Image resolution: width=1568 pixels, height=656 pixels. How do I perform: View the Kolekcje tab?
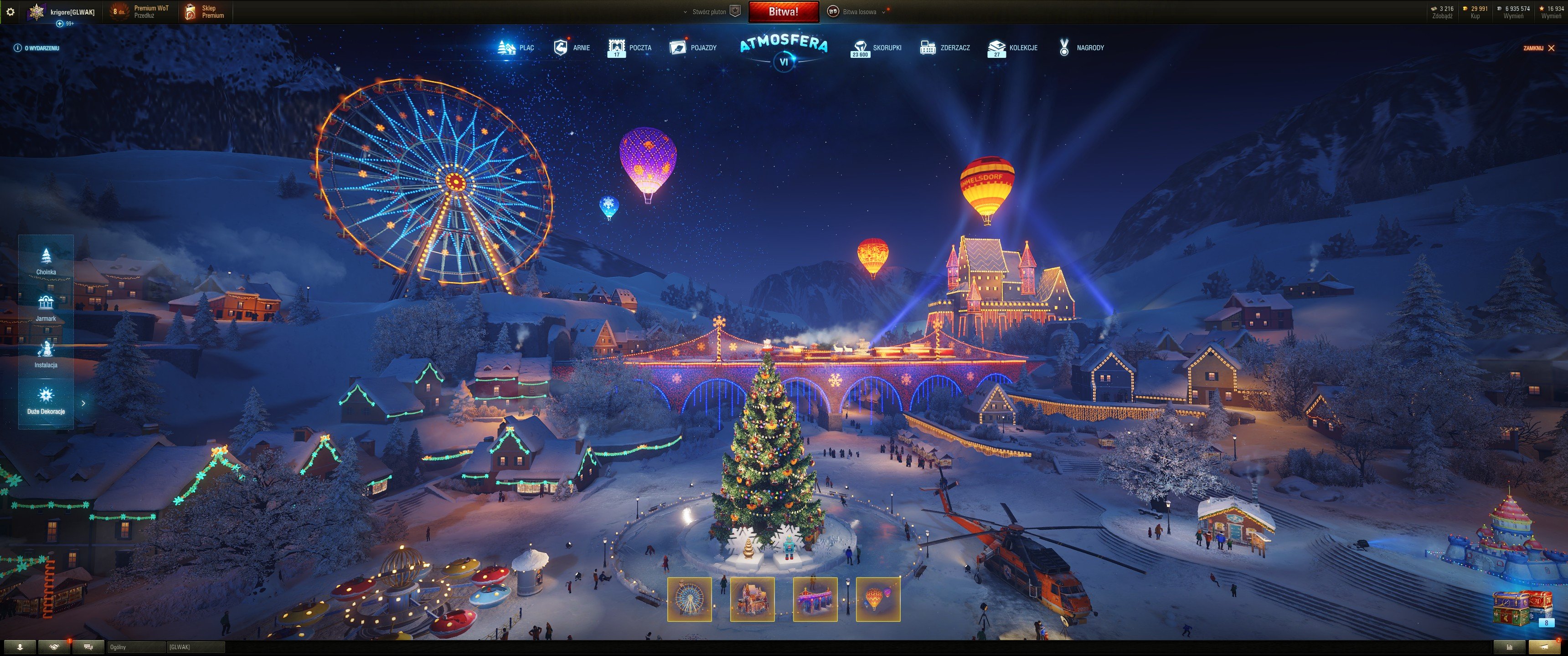point(1013,47)
